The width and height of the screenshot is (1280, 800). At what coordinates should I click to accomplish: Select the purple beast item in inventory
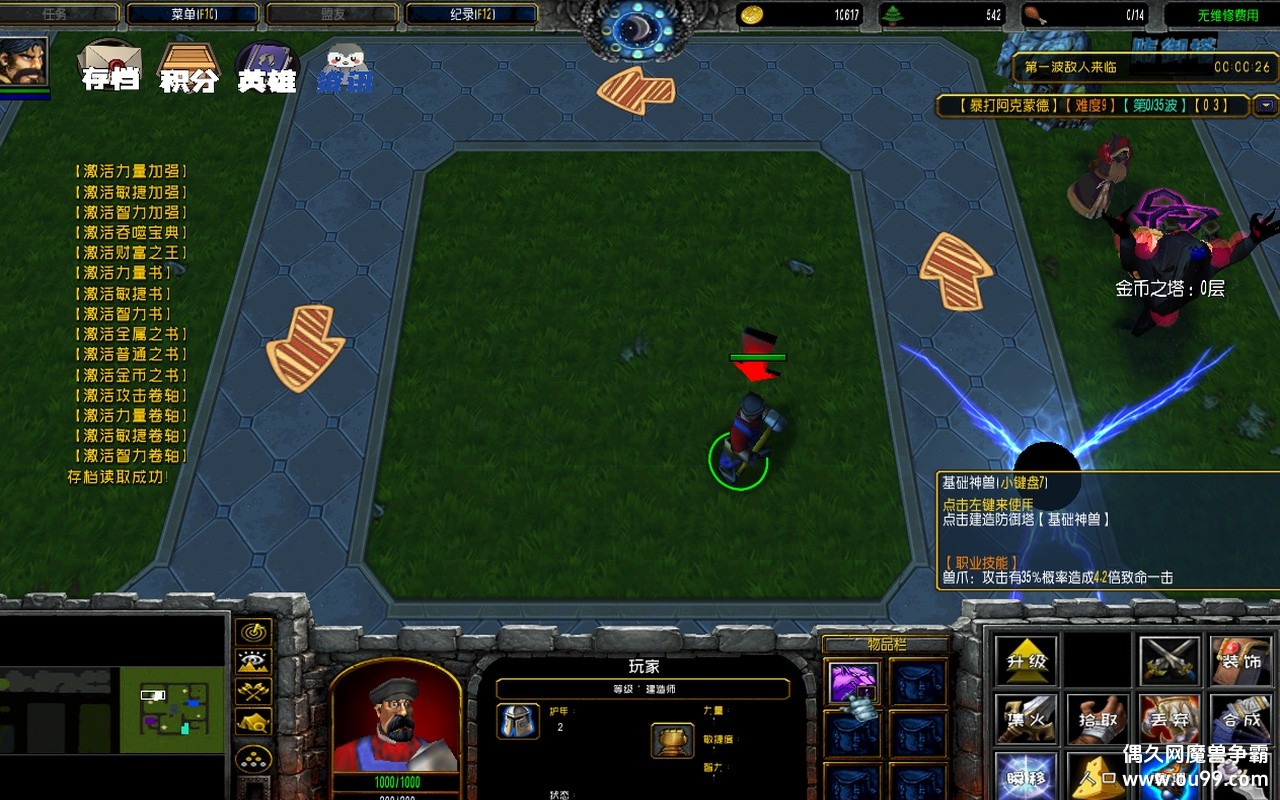coord(853,683)
